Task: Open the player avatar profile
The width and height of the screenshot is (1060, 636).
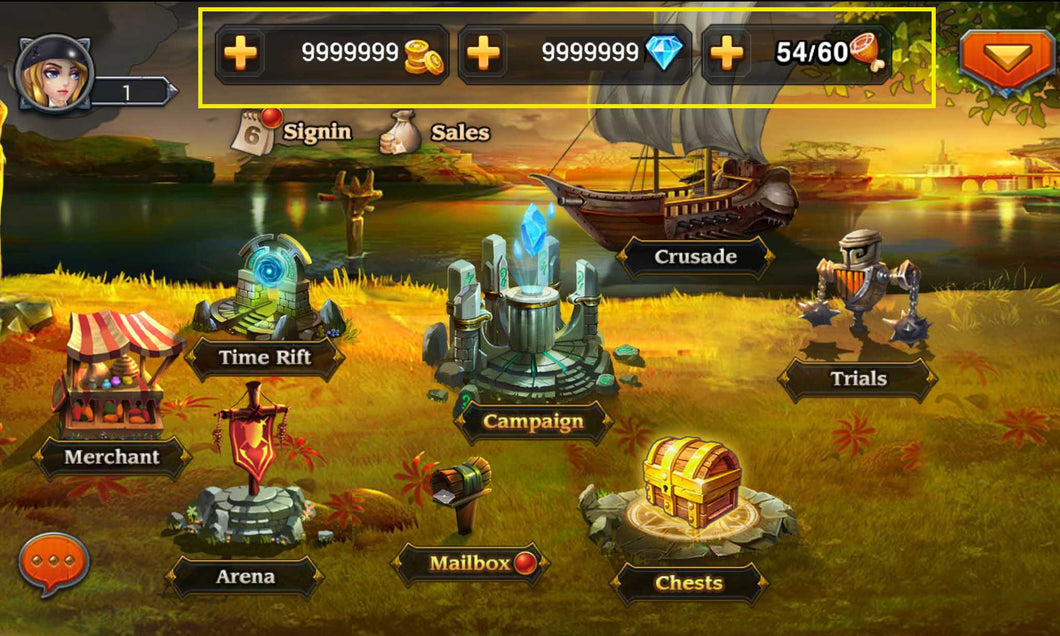Action: click(x=55, y=72)
